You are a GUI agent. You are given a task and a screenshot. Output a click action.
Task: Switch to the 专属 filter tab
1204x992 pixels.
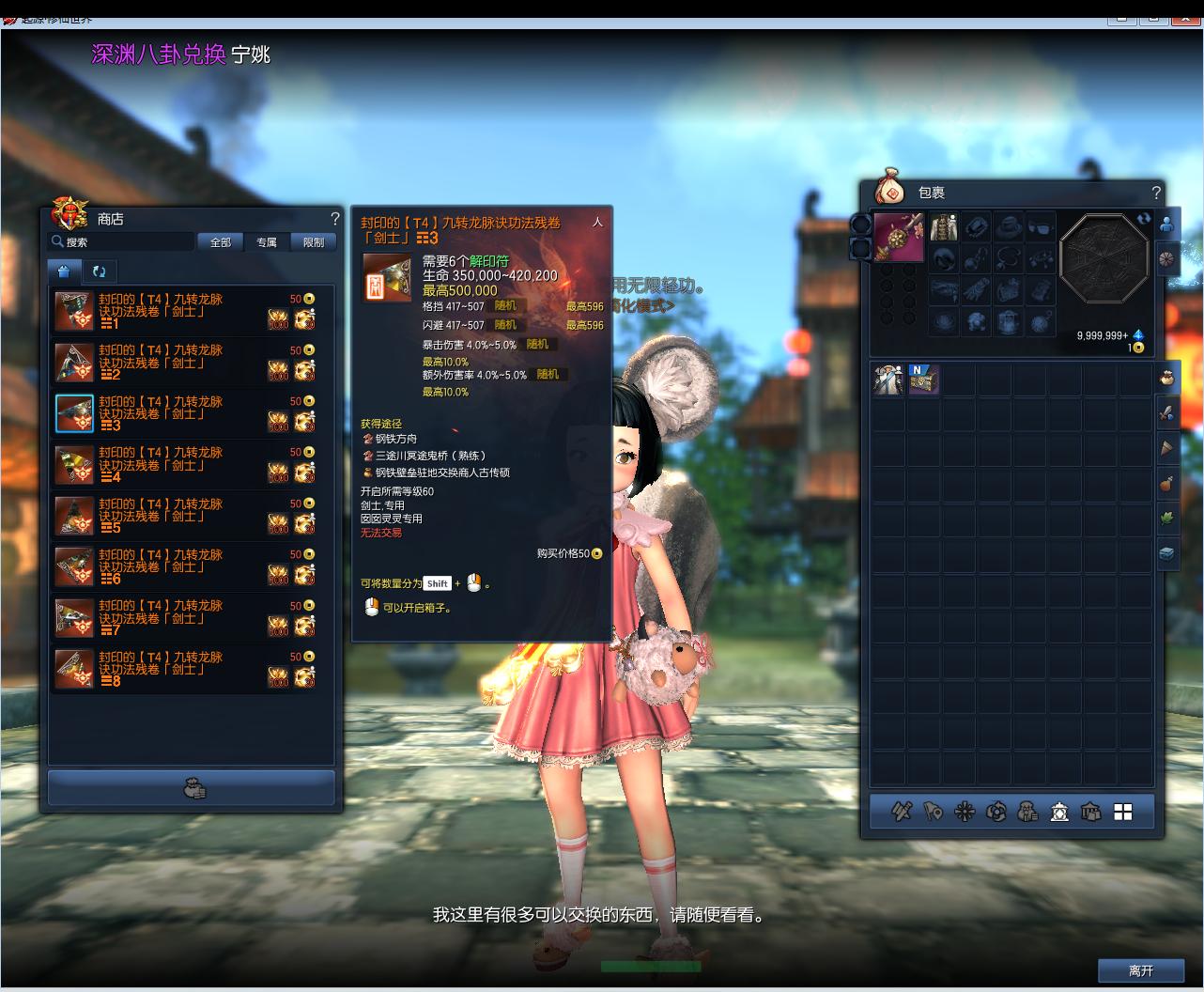point(267,242)
